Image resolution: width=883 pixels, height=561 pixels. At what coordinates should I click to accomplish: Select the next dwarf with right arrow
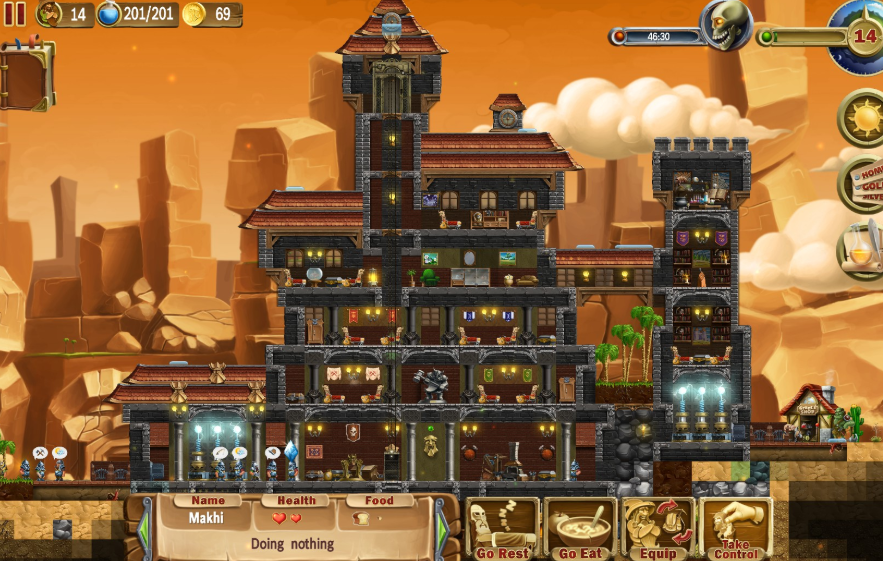tap(442, 526)
